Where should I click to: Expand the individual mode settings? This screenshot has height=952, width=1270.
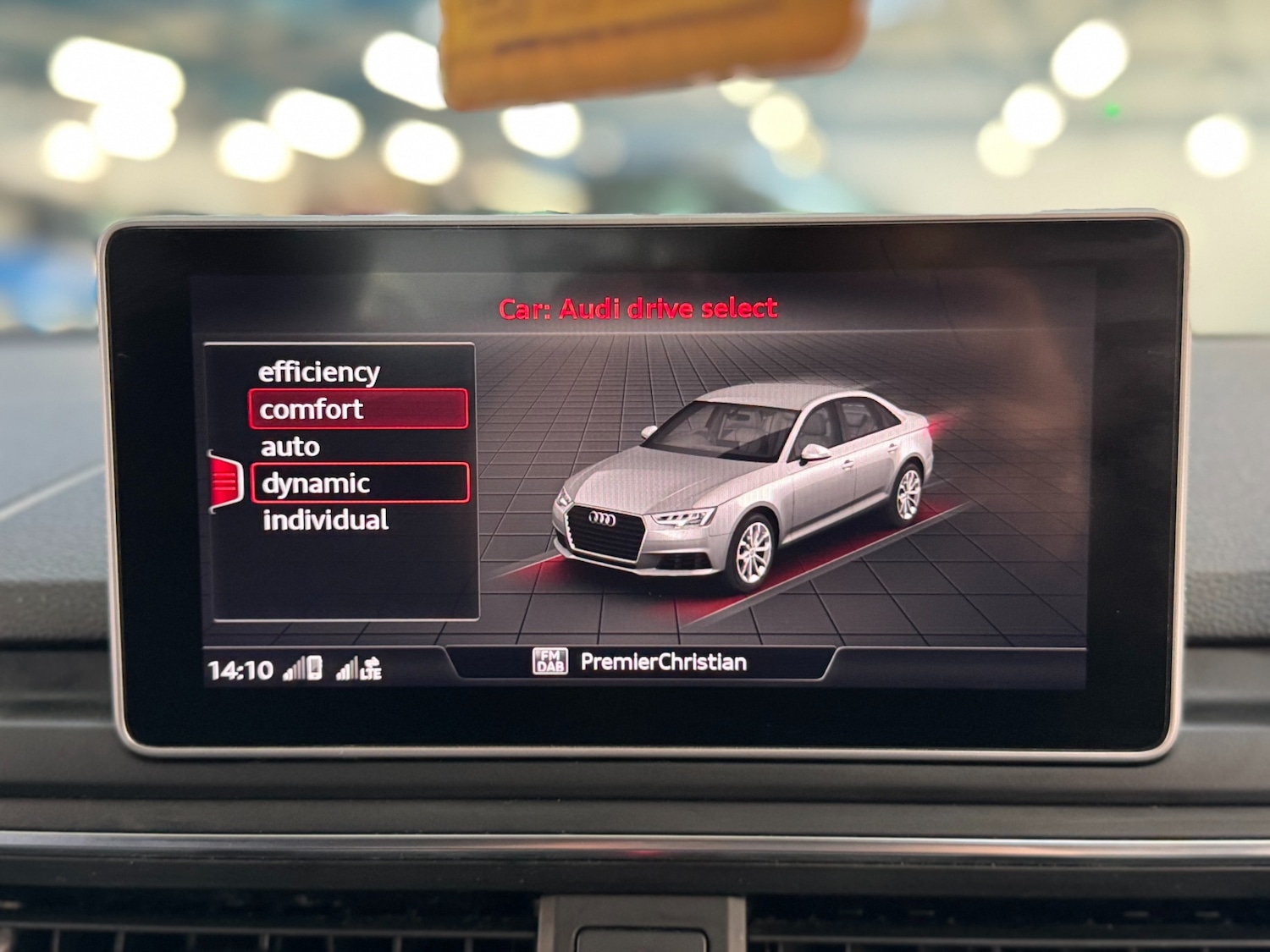(325, 520)
